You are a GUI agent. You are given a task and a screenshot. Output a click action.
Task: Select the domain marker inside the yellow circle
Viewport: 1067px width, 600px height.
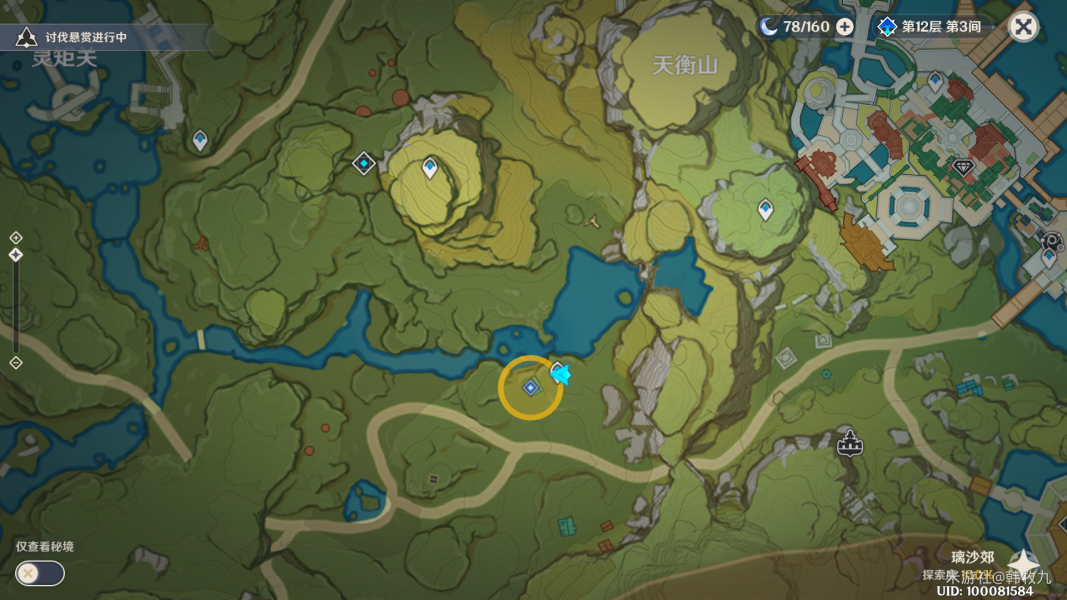[530, 387]
